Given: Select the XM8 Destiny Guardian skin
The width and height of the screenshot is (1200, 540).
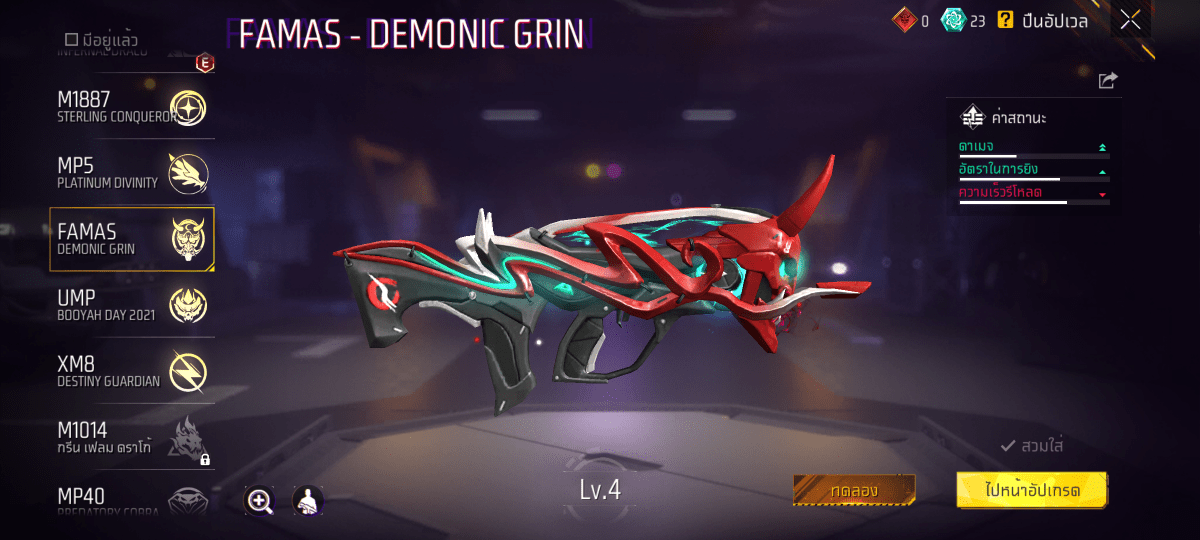Looking at the screenshot, I should point(131,372).
